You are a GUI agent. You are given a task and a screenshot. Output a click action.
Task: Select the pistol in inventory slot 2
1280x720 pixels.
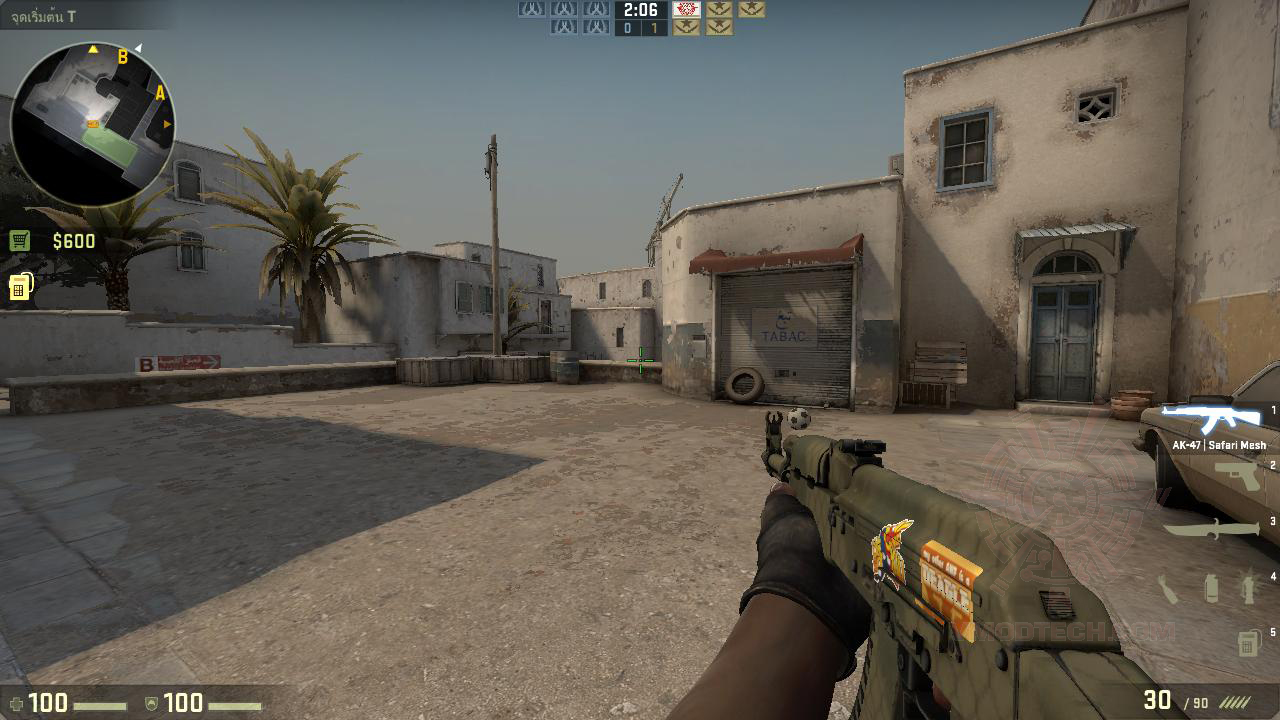click(x=1237, y=476)
